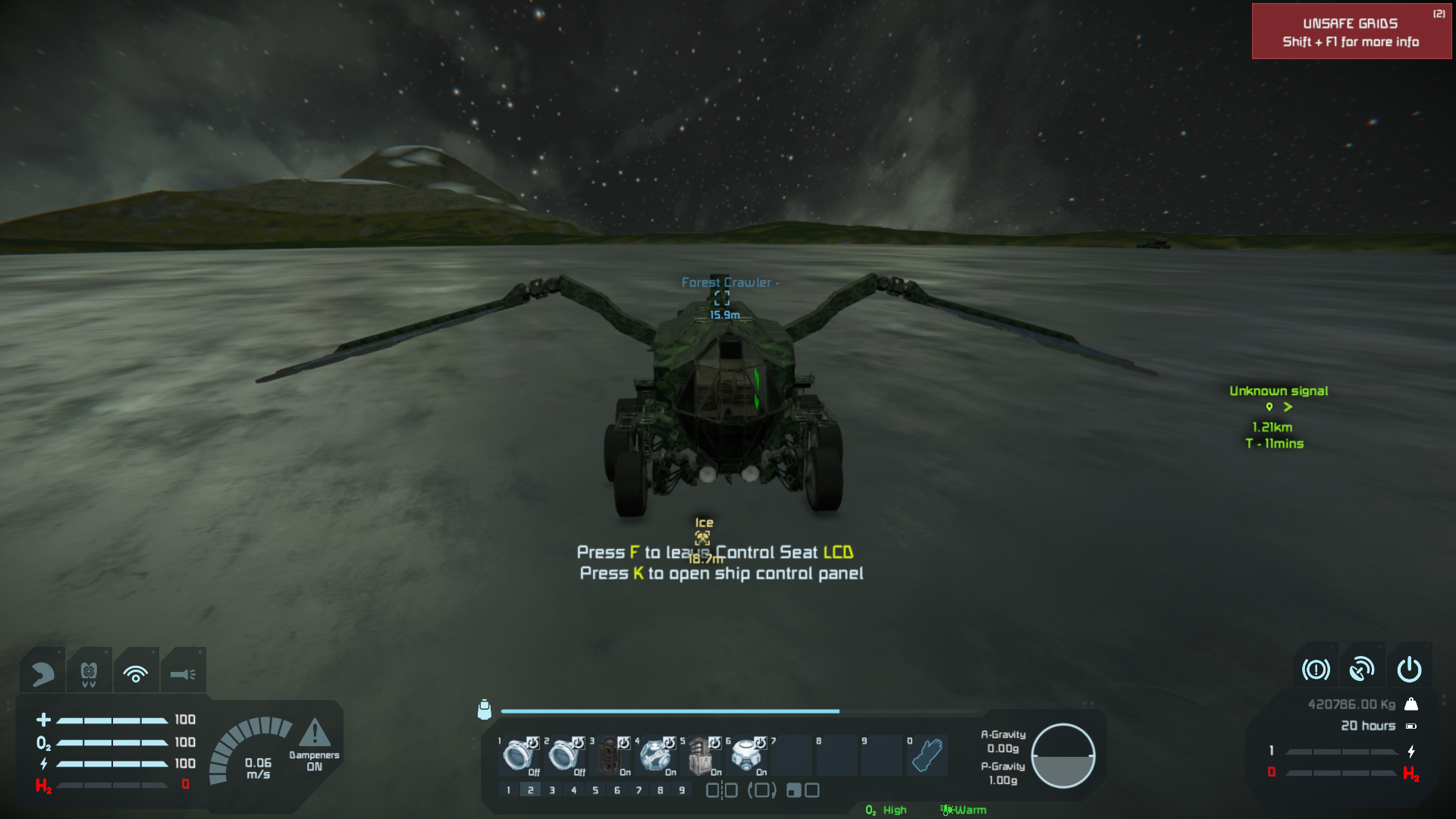Toggle the broadcasting signal icon

(136, 673)
